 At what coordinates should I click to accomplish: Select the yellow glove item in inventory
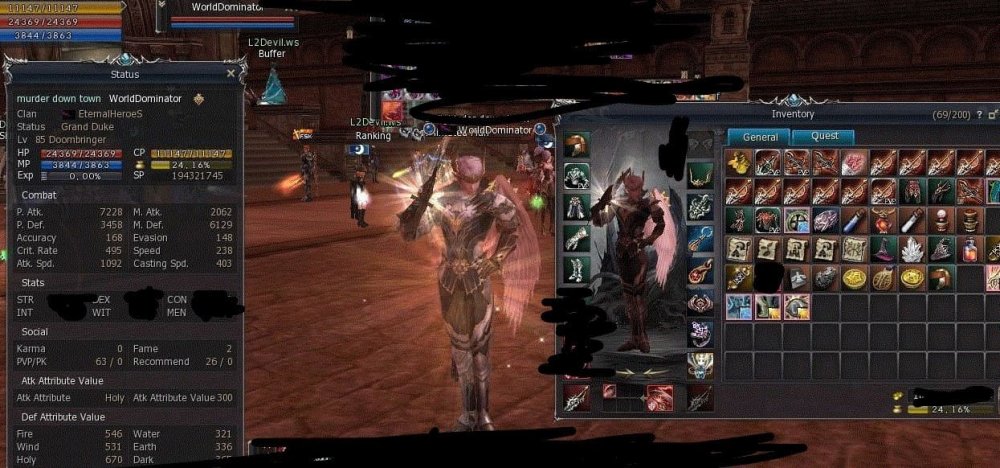tap(738, 162)
